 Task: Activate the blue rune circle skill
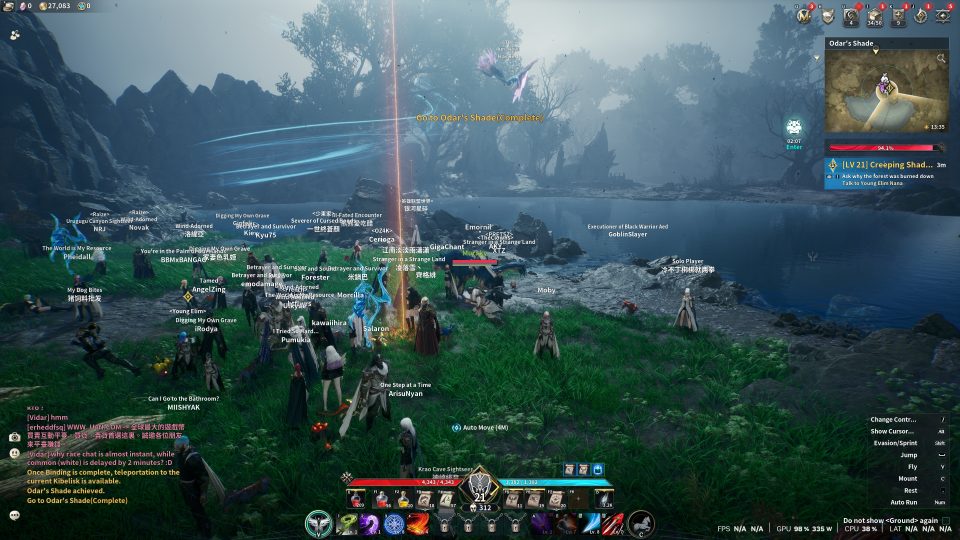pyautogui.click(x=394, y=523)
